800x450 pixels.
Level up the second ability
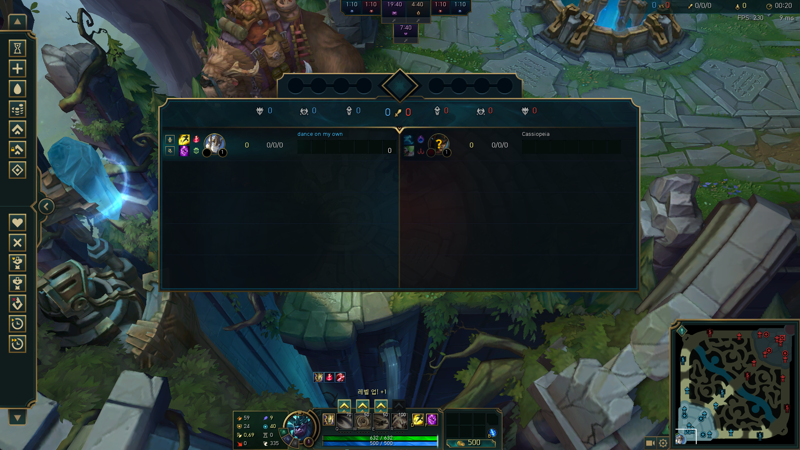pos(362,406)
